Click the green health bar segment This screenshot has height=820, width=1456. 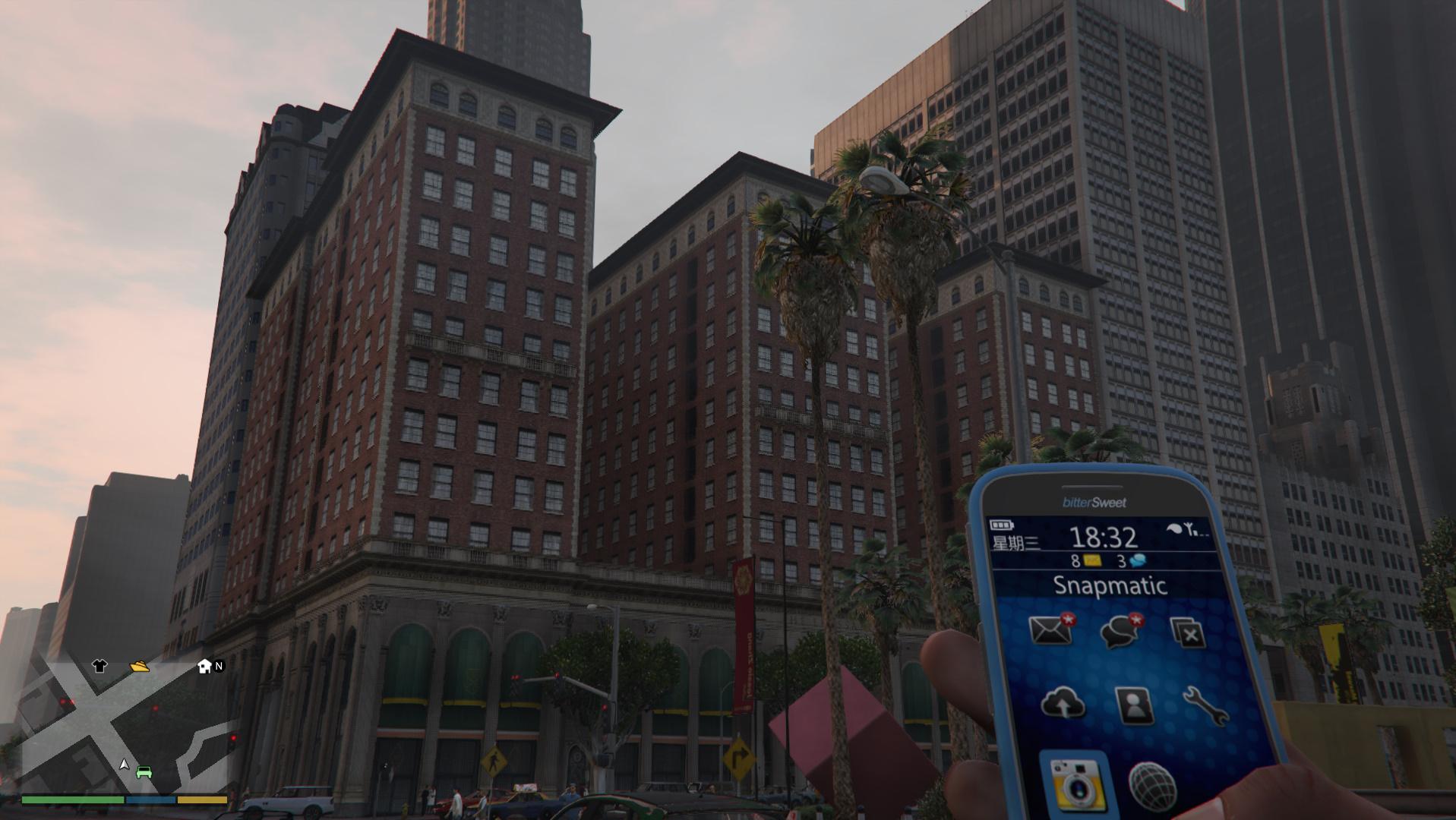click(72, 799)
